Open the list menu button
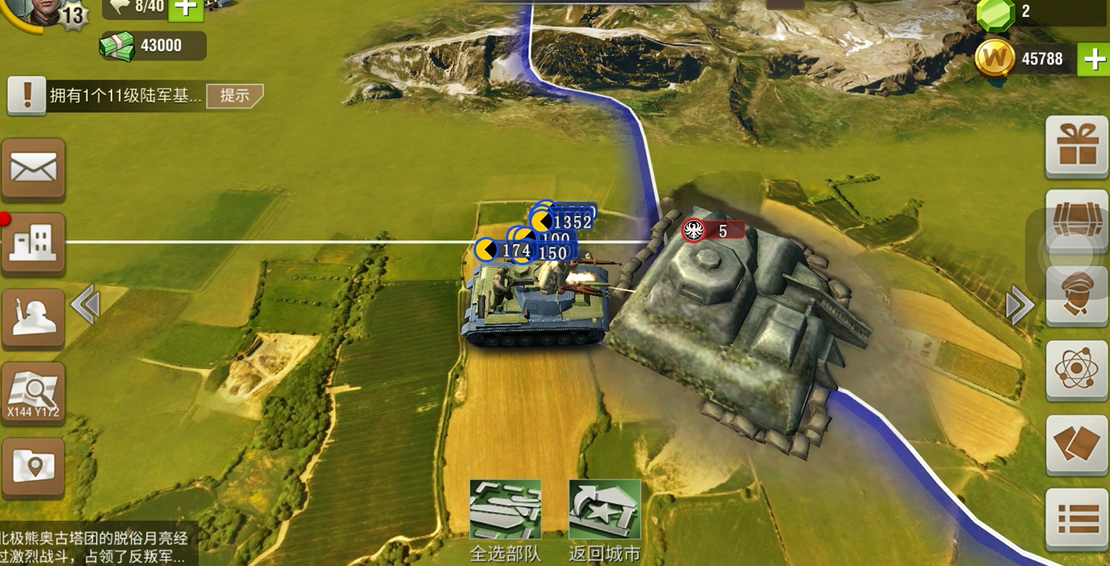 (x=1077, y=519)
